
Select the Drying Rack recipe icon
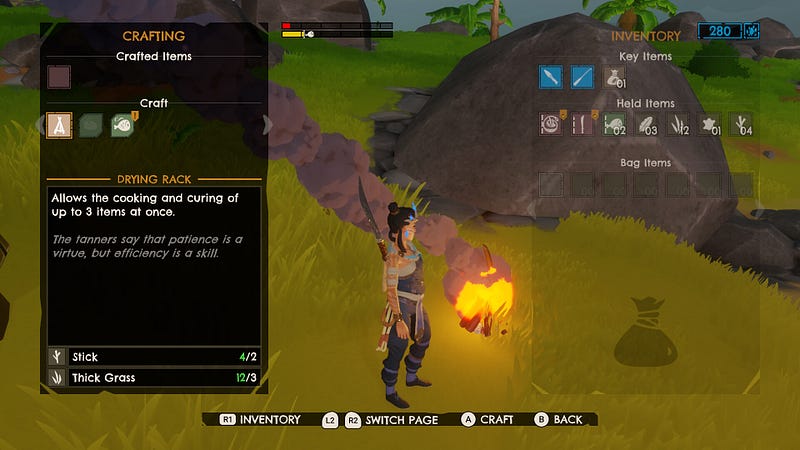pyautogui.click(x=59, y=125)
